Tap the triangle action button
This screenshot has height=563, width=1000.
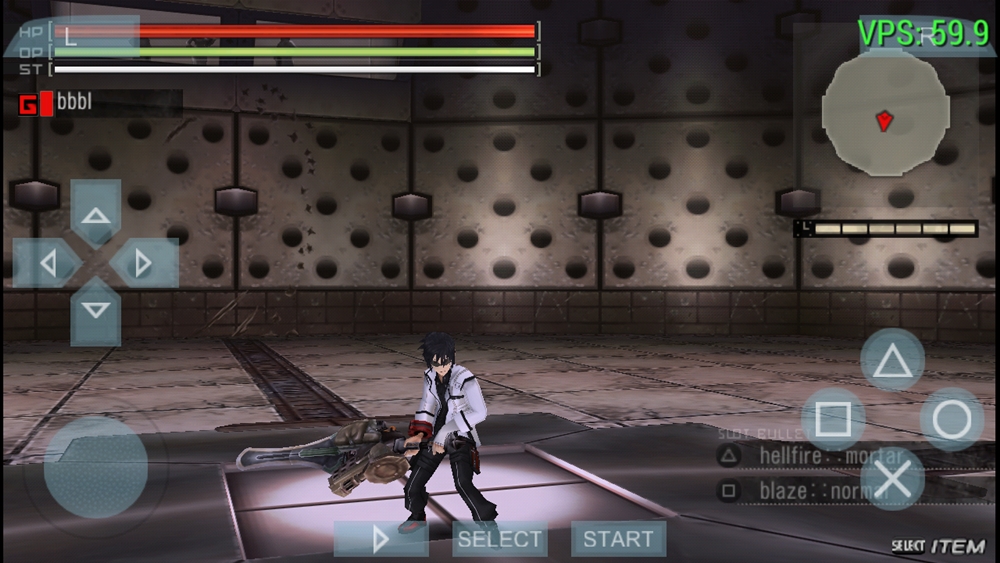[x=892, y=361]
